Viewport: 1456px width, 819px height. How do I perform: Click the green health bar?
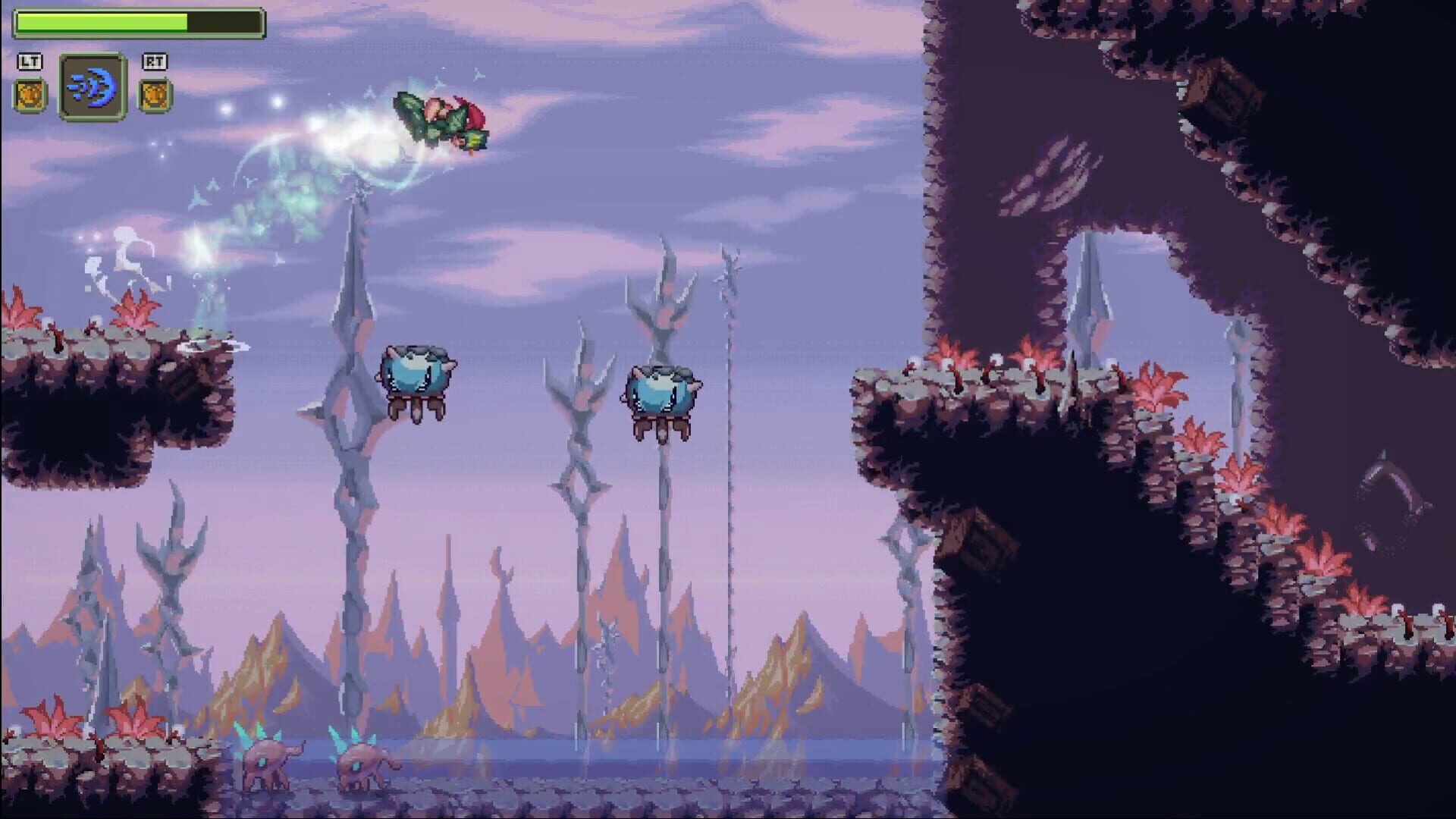(102, 23)
